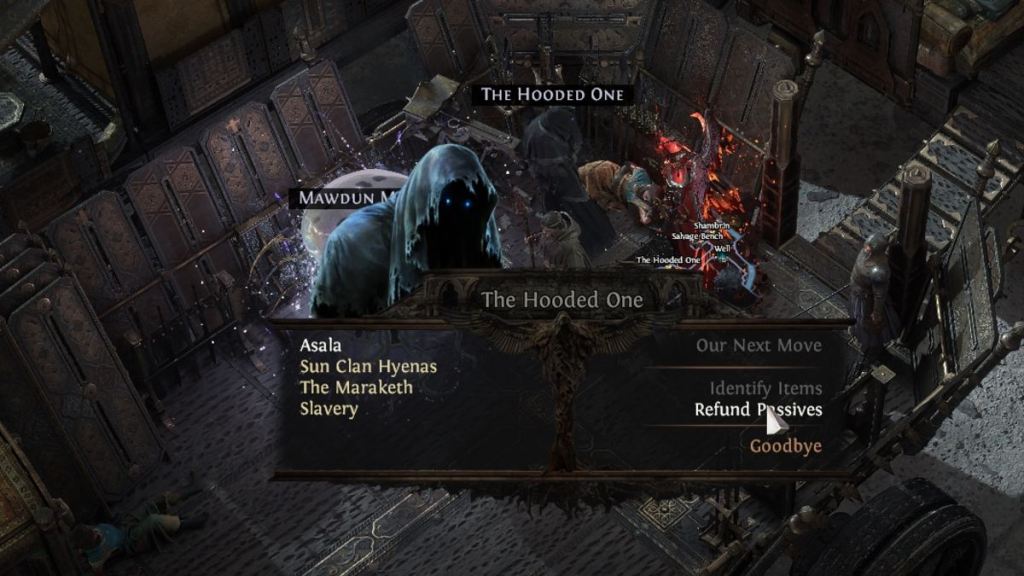Ask about Slavery
Image resolution: width=1024 pixels, height=576 pixels.
tap(329, 409)
